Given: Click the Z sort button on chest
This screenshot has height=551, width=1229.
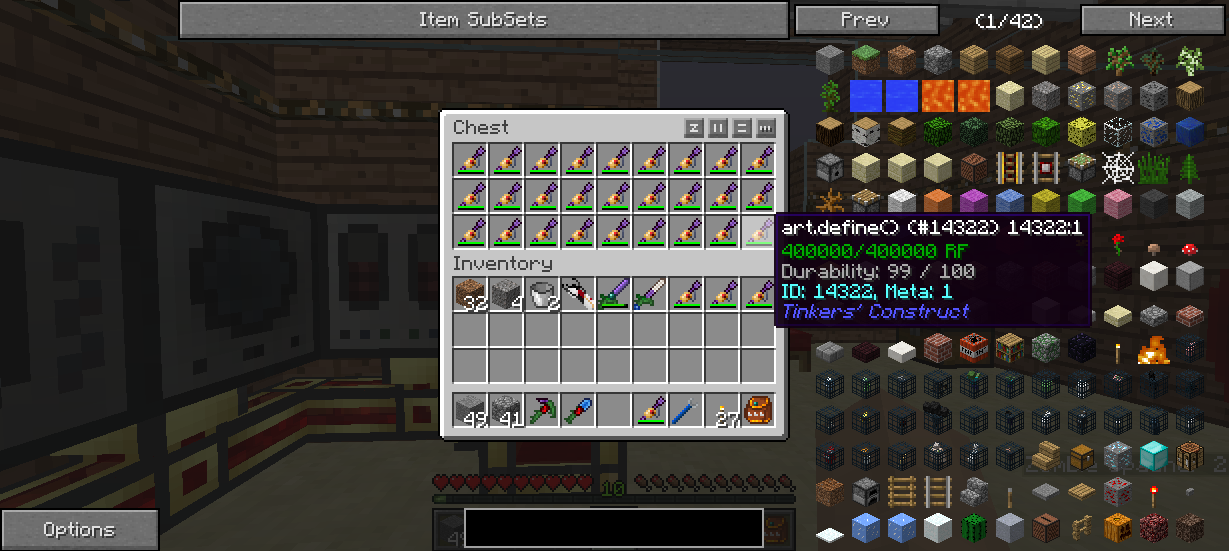Looking at the screenshot, I should [x=694, y=128].
